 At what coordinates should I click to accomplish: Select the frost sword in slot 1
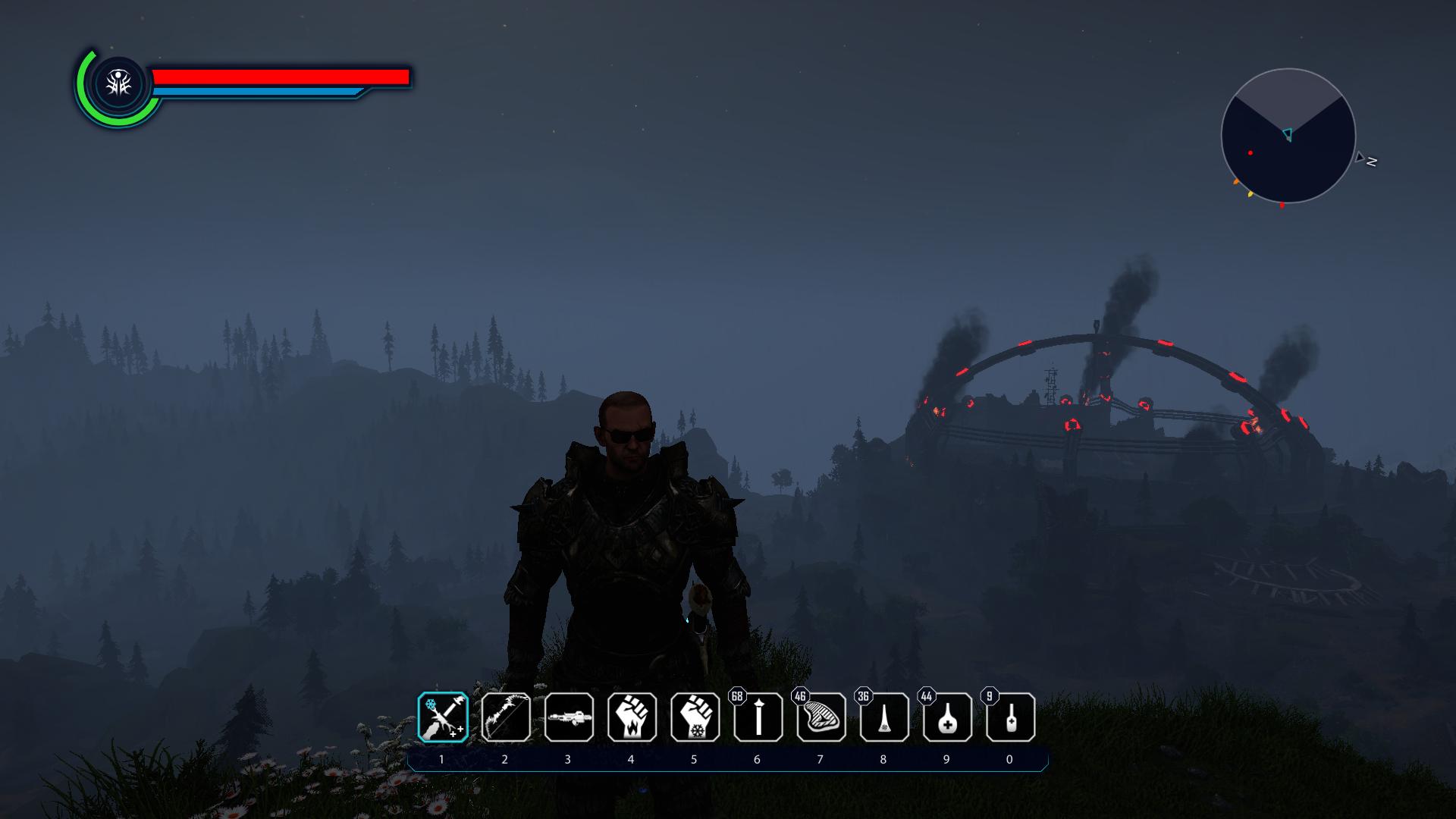click(x=443, y=717)
